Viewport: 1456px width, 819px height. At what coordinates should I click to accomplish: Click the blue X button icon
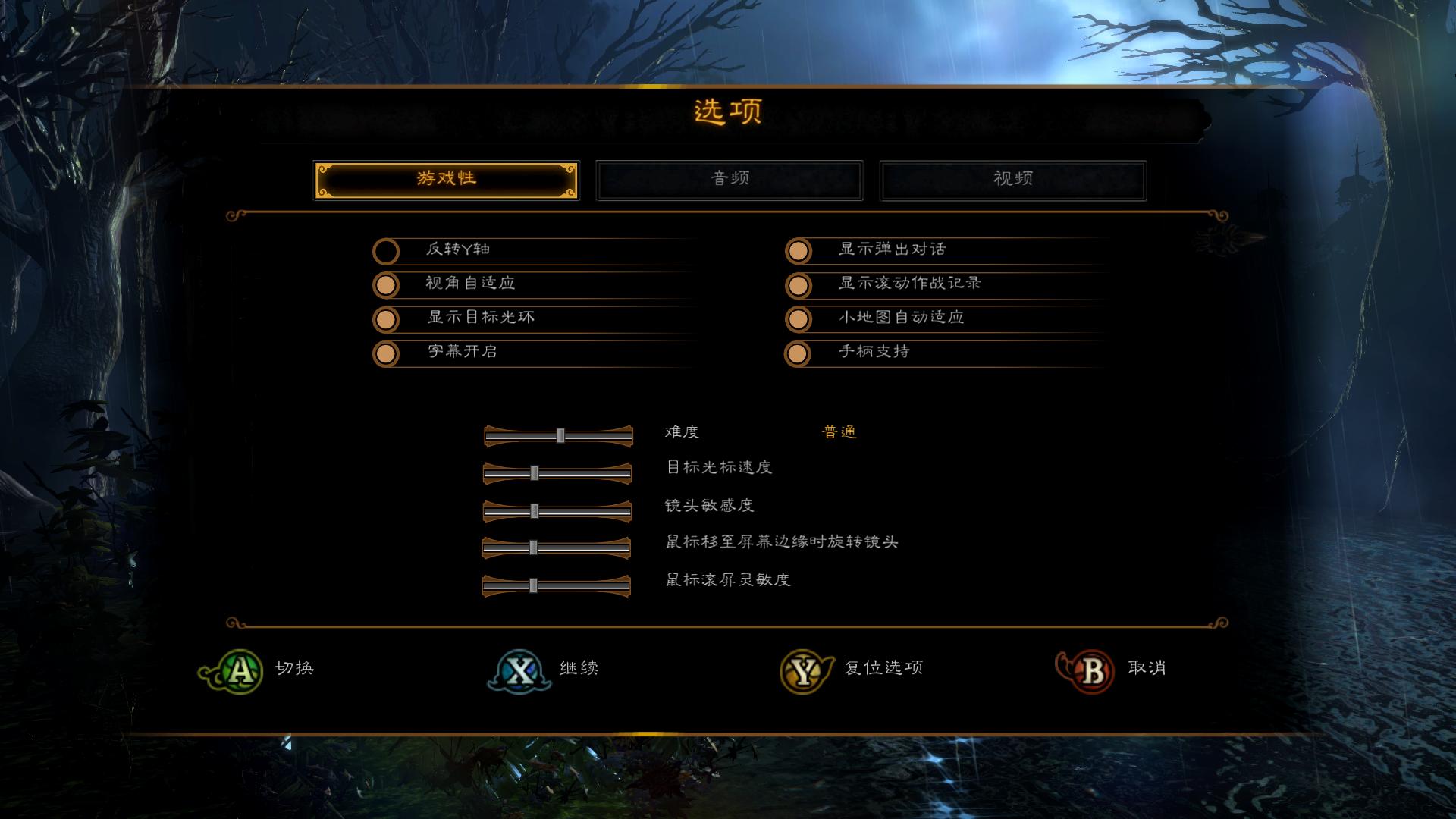pyautogui.click(x=519, y=669)
